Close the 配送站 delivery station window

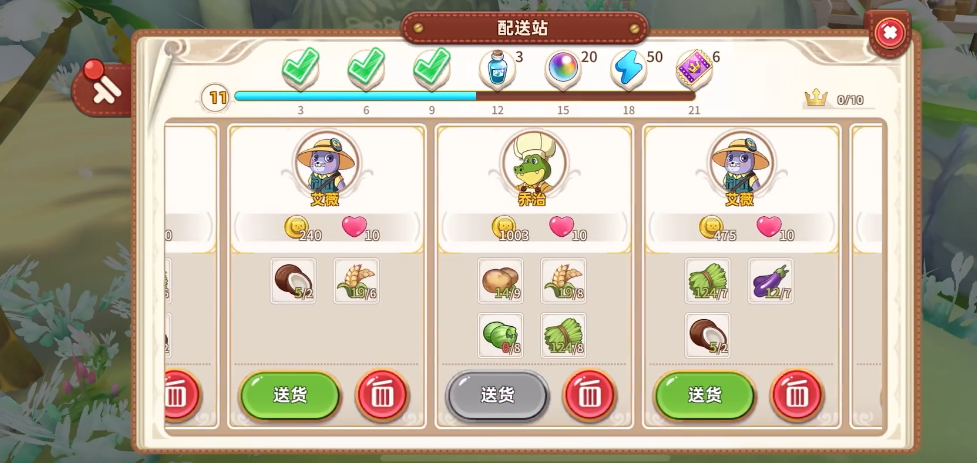(x=888, y=33)
